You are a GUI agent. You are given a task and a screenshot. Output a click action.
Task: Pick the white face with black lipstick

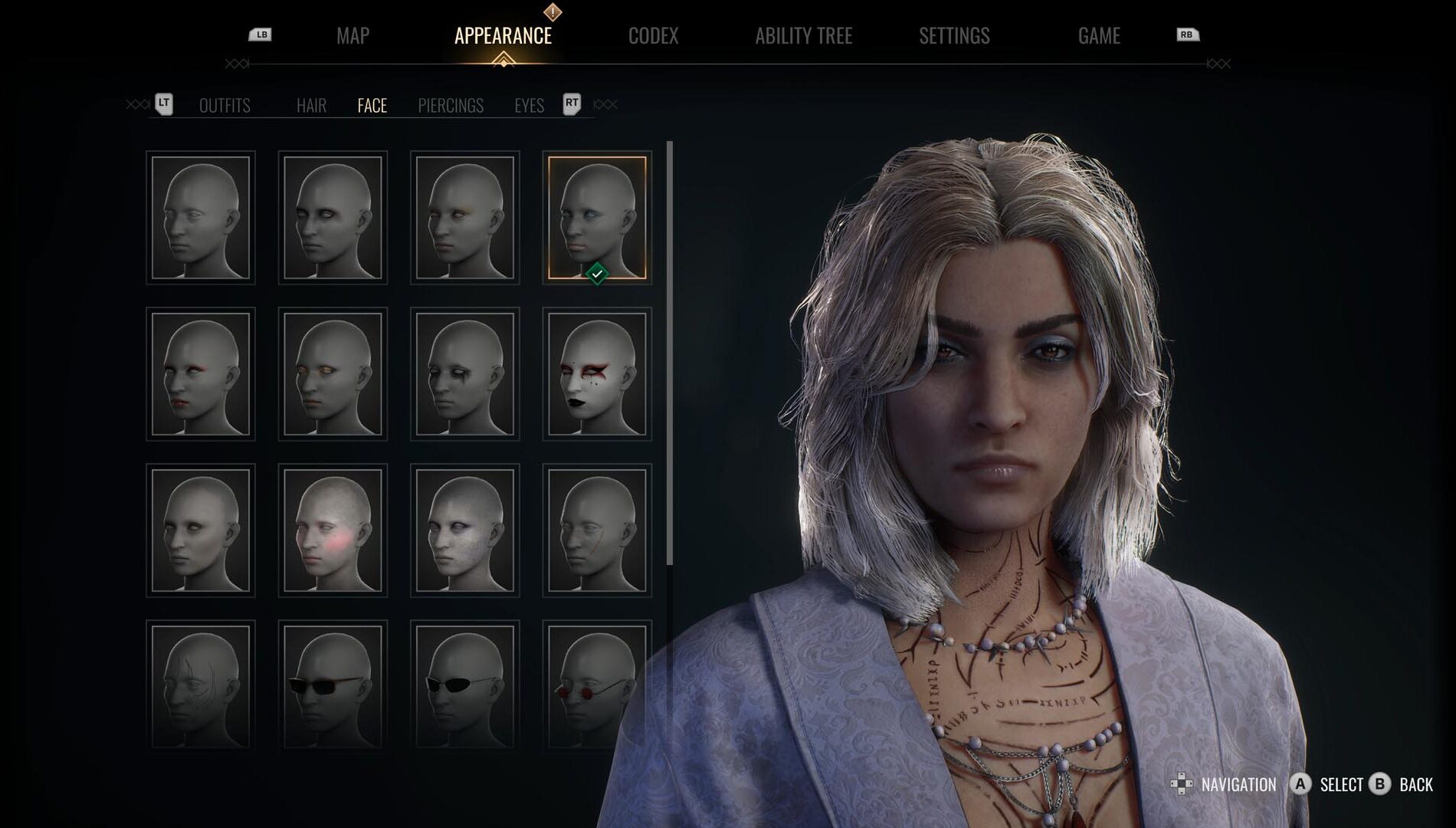(x=597, y=374)
